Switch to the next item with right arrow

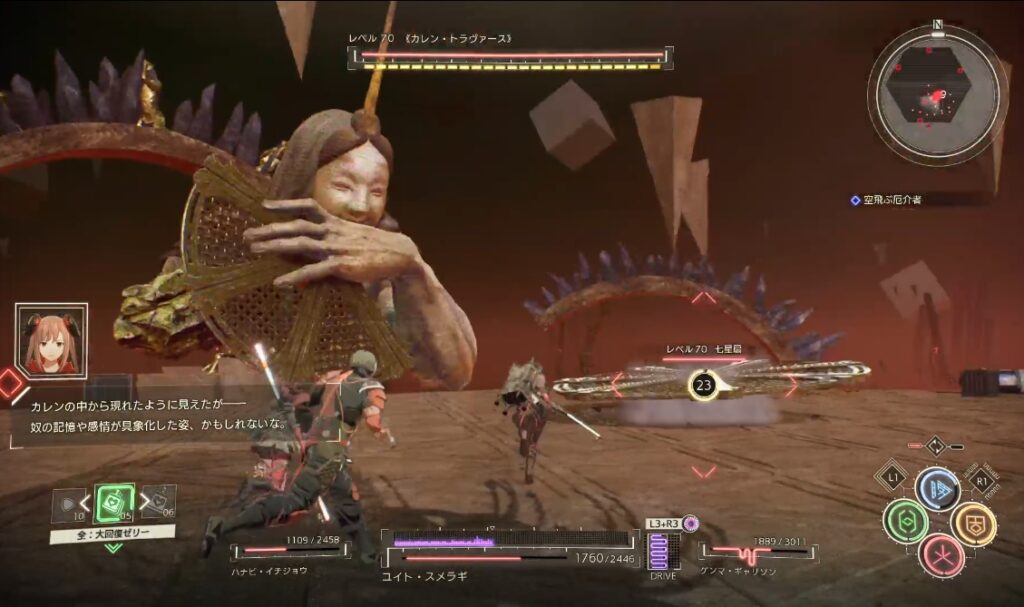(144, 501)
